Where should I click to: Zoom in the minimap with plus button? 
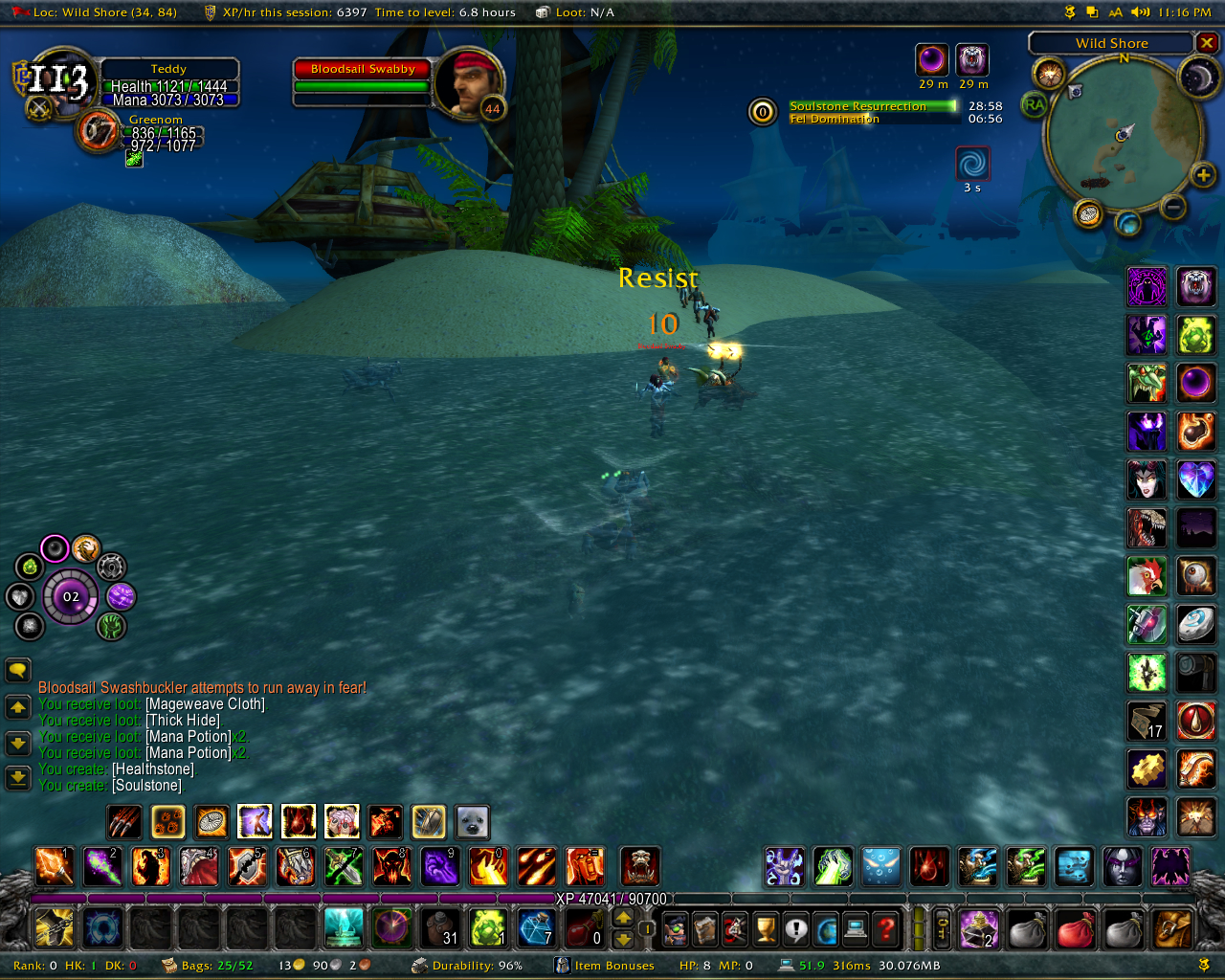1203,174
